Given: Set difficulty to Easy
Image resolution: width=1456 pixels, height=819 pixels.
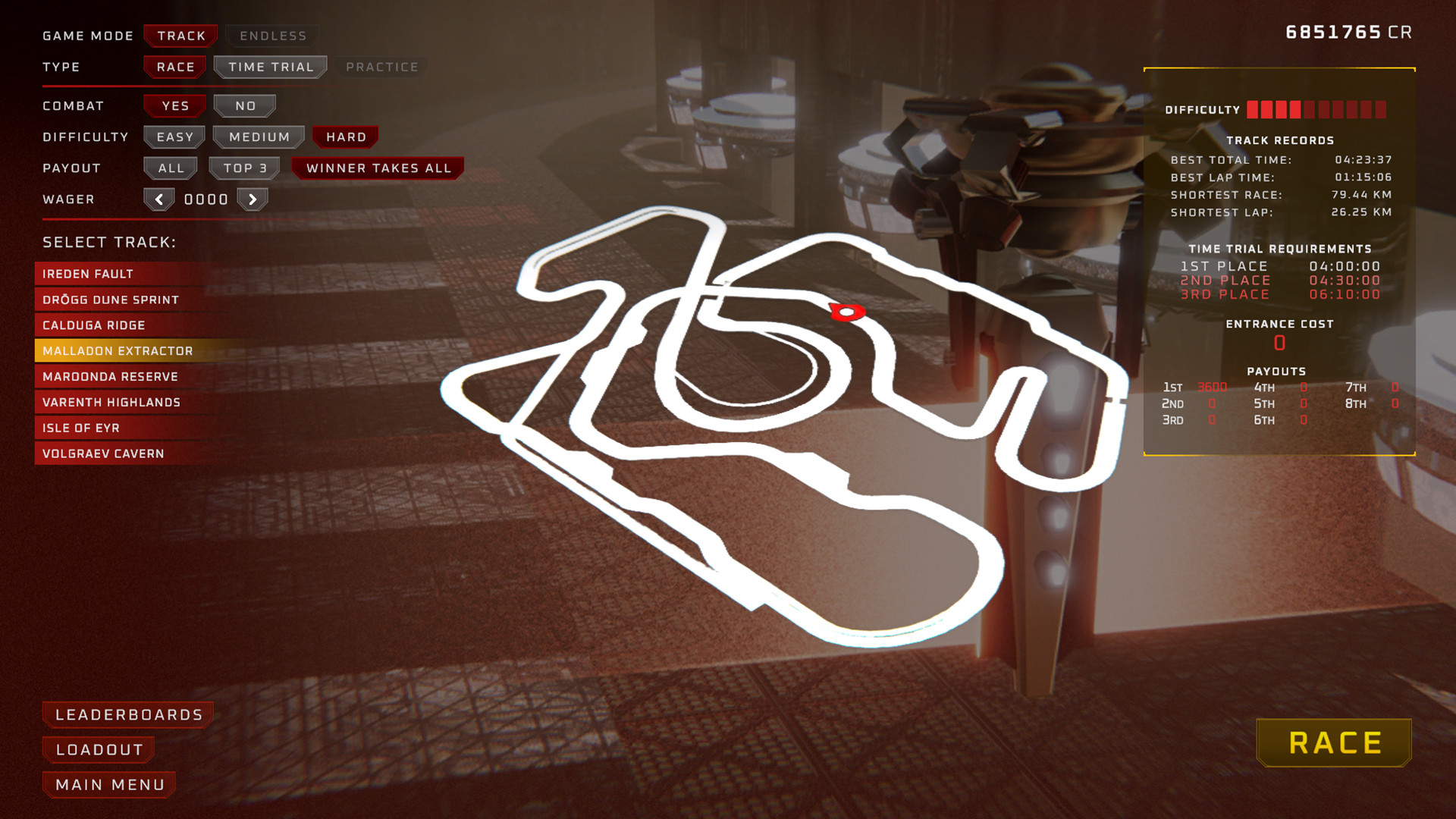Looking at the screenshot, I should (x=174, y=136).
